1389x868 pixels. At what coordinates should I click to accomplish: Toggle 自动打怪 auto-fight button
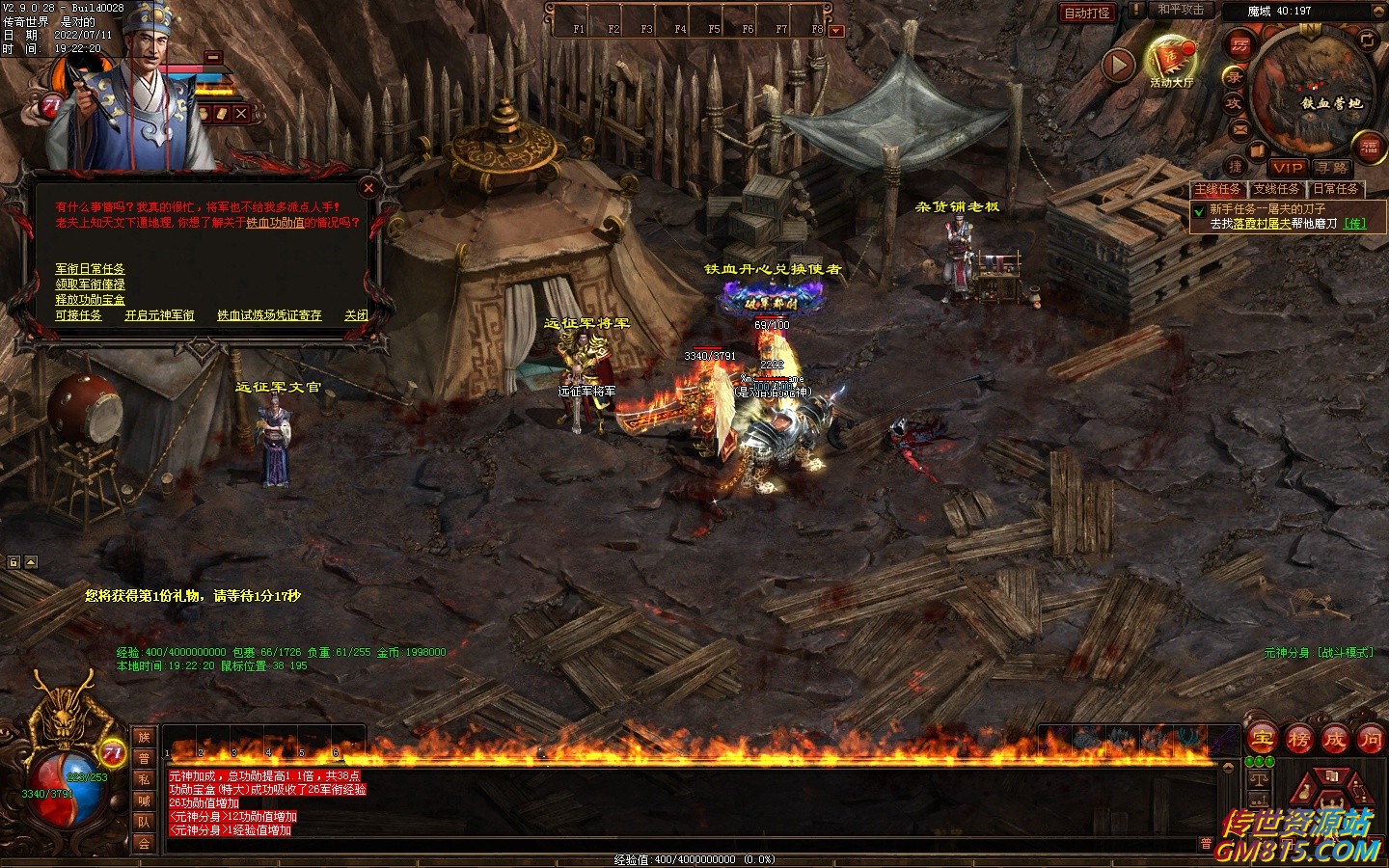(x=1087, y=13)
